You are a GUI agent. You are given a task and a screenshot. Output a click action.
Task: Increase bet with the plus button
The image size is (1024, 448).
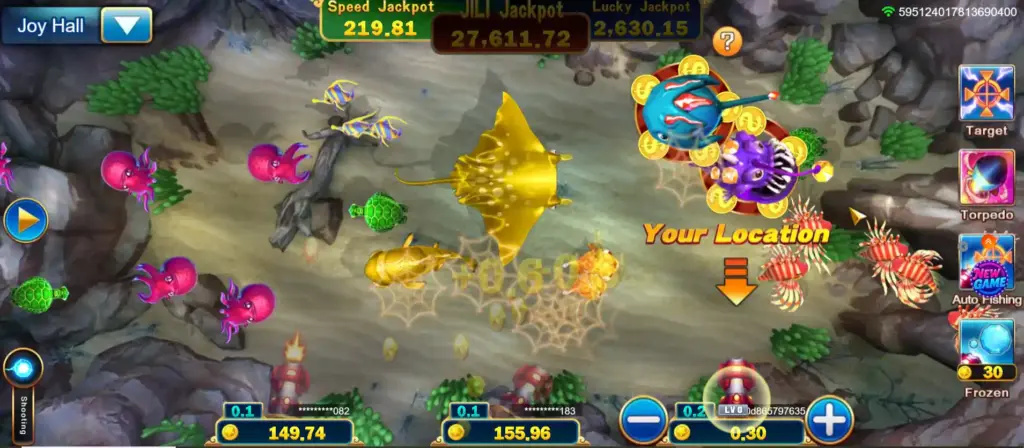(x=829, y=419)
